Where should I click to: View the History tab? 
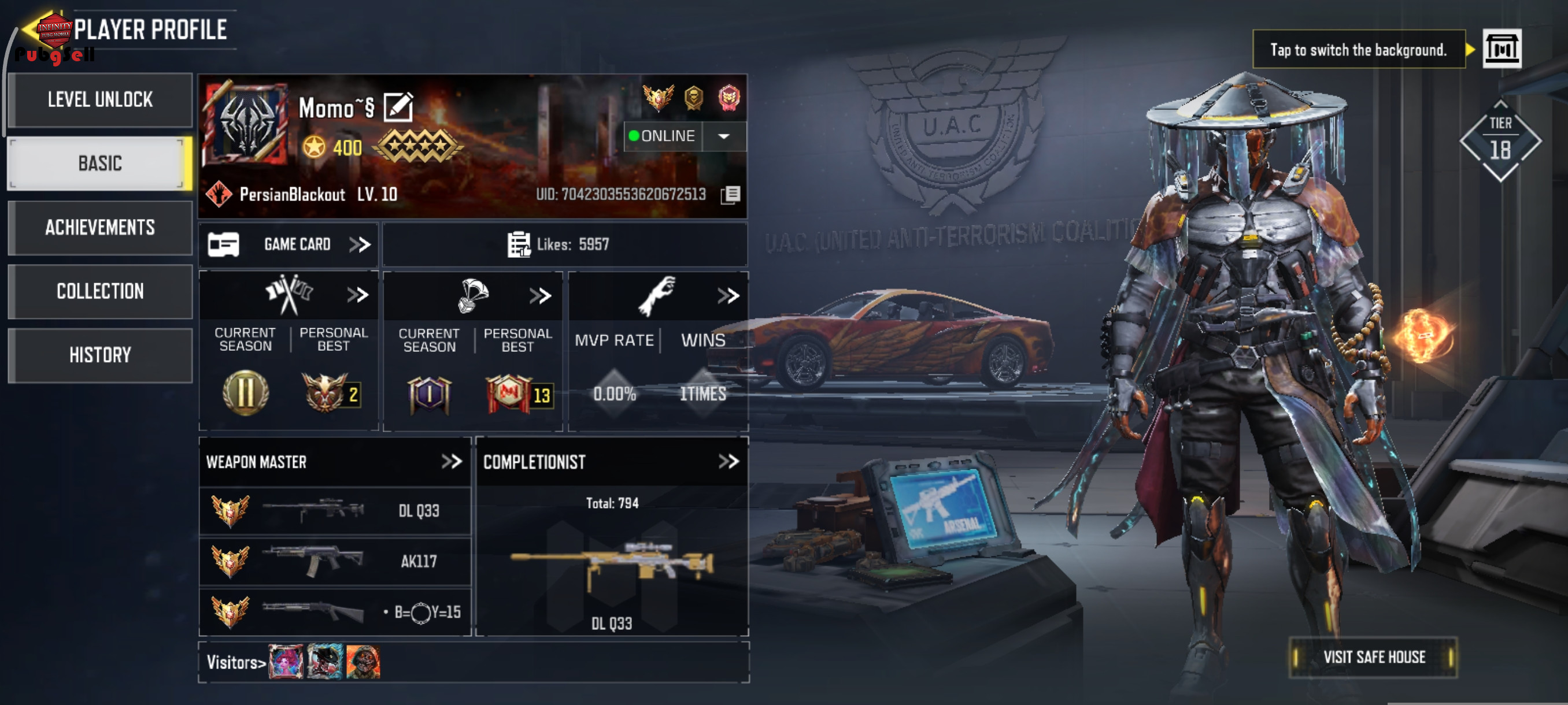(x=100, y=355)
